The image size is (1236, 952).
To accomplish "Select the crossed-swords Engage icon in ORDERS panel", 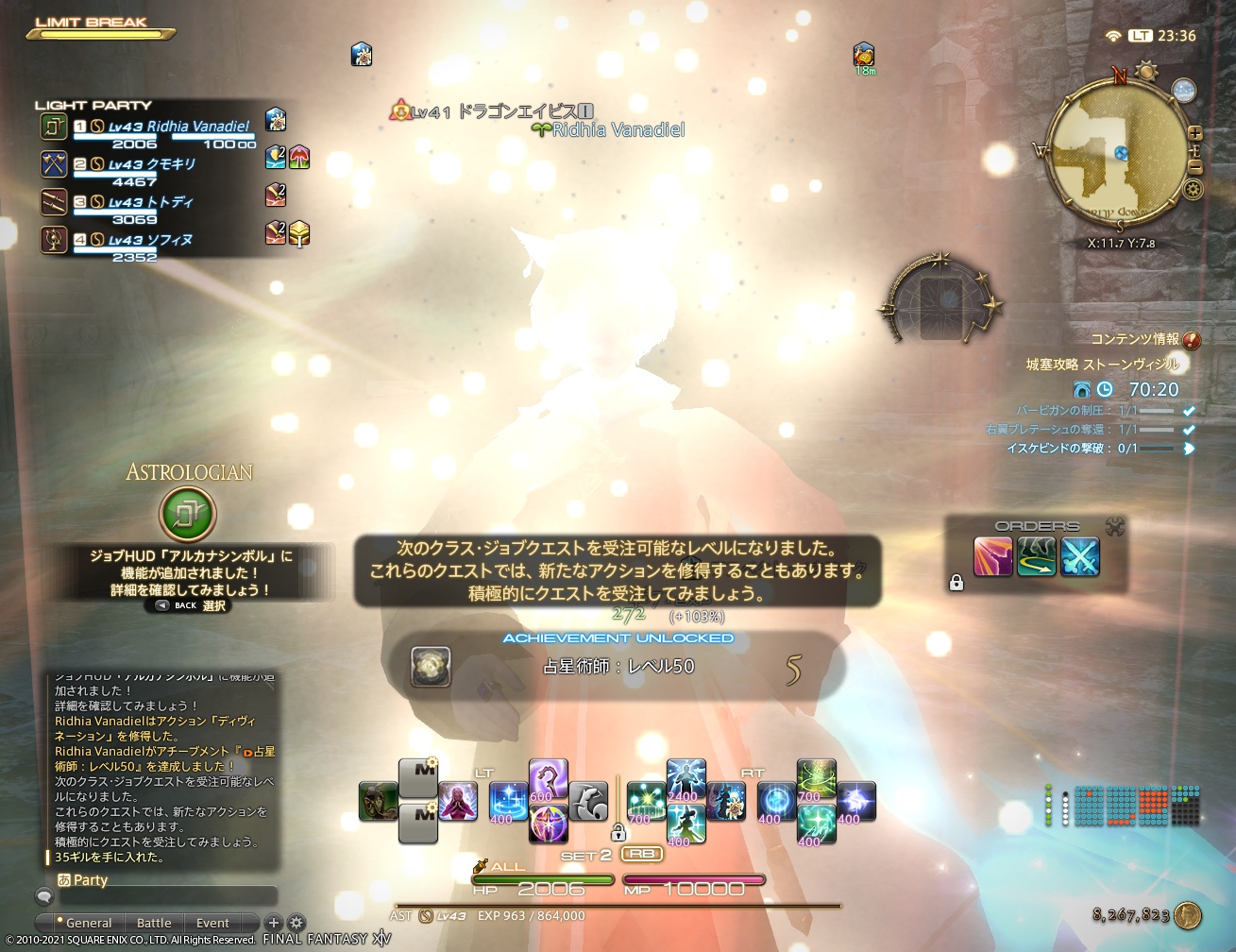I will pos(1080,557).
